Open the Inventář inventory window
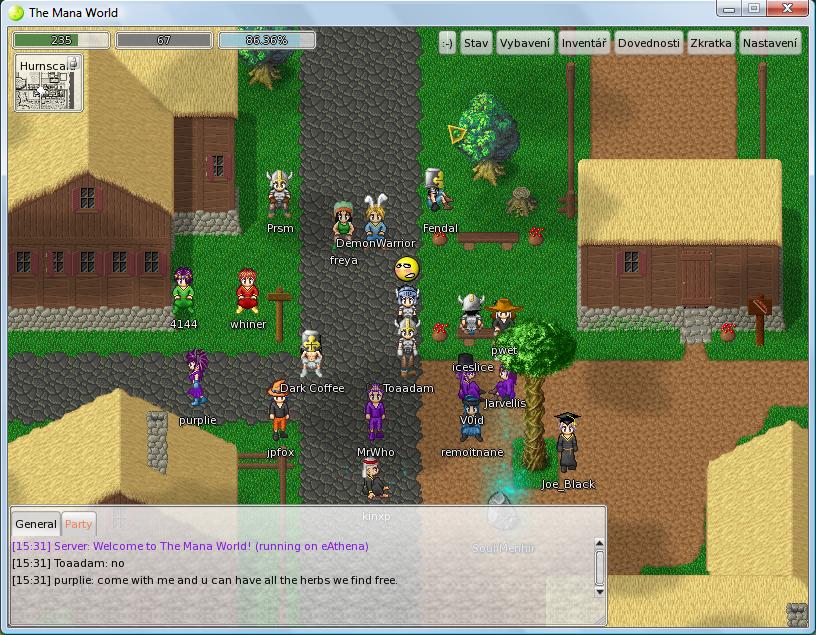The width and height of the screenshot is (816, 635). 584,43
